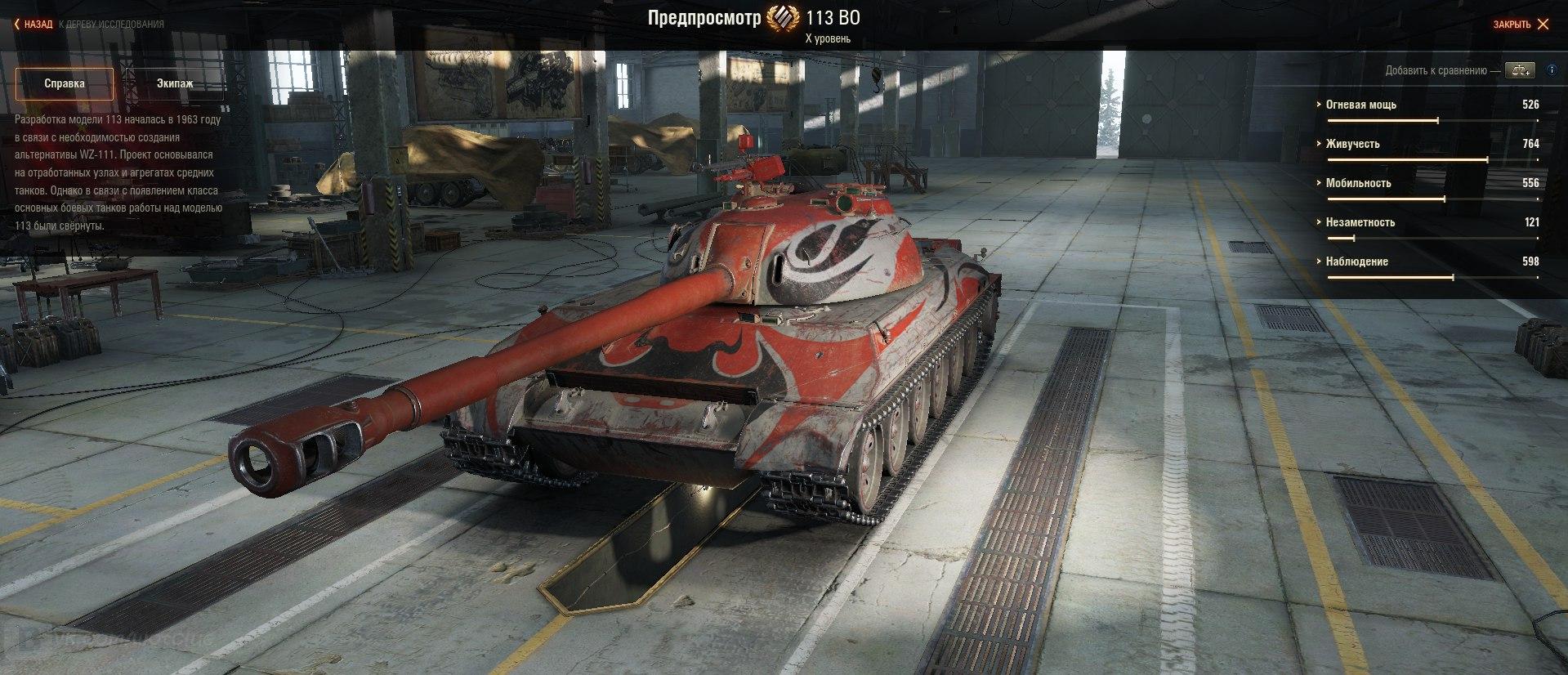1568x675 pixels.
Task: Expand the Огневая мощь stat
Action: point(1360,105)
